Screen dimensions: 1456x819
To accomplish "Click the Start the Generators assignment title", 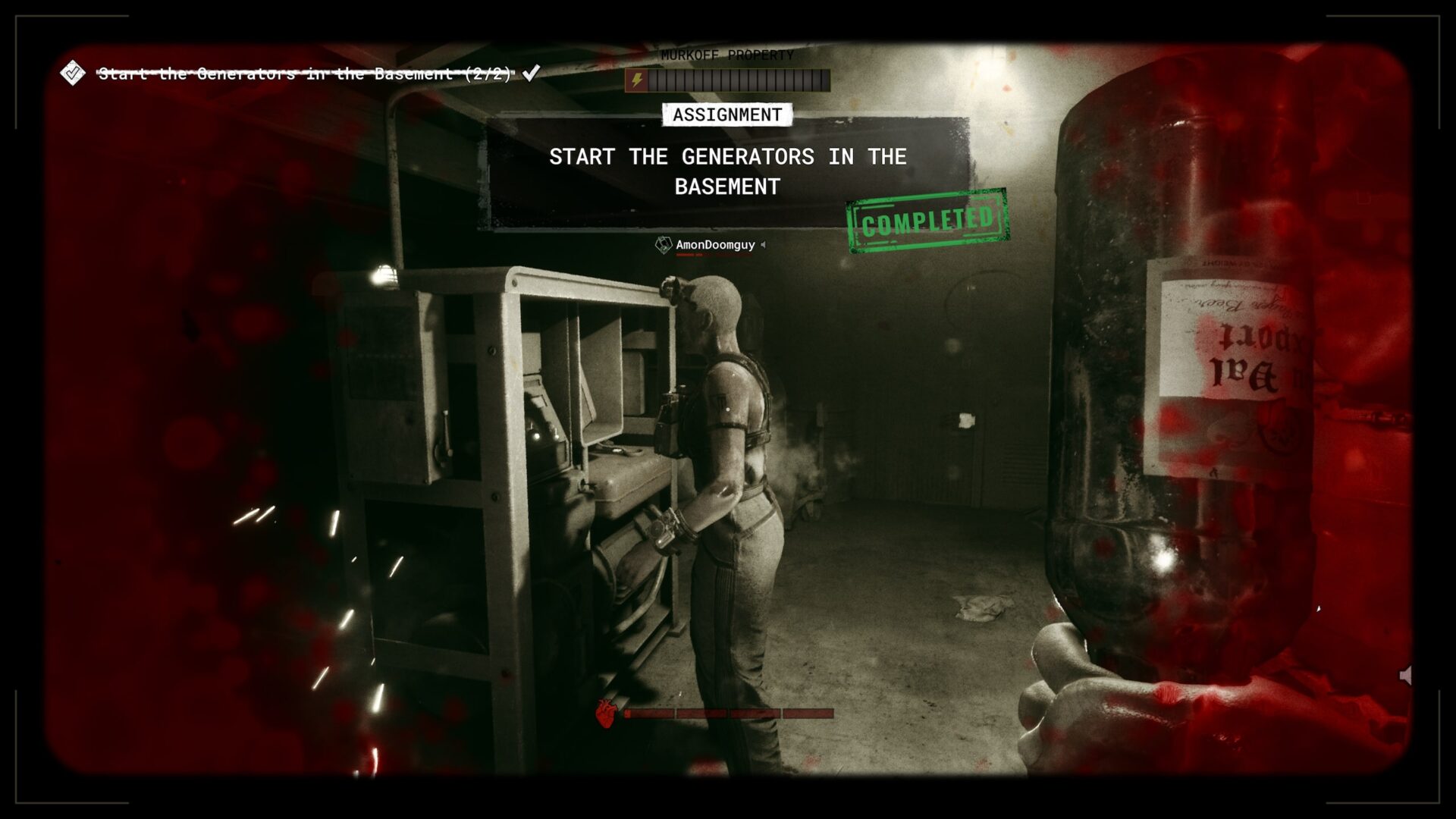I will click(x=726, y=172).
